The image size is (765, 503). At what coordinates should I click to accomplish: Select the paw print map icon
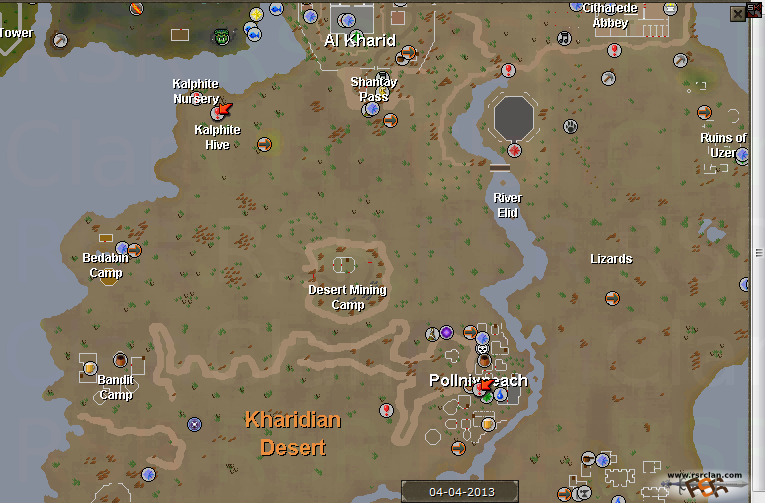point(570,127)
